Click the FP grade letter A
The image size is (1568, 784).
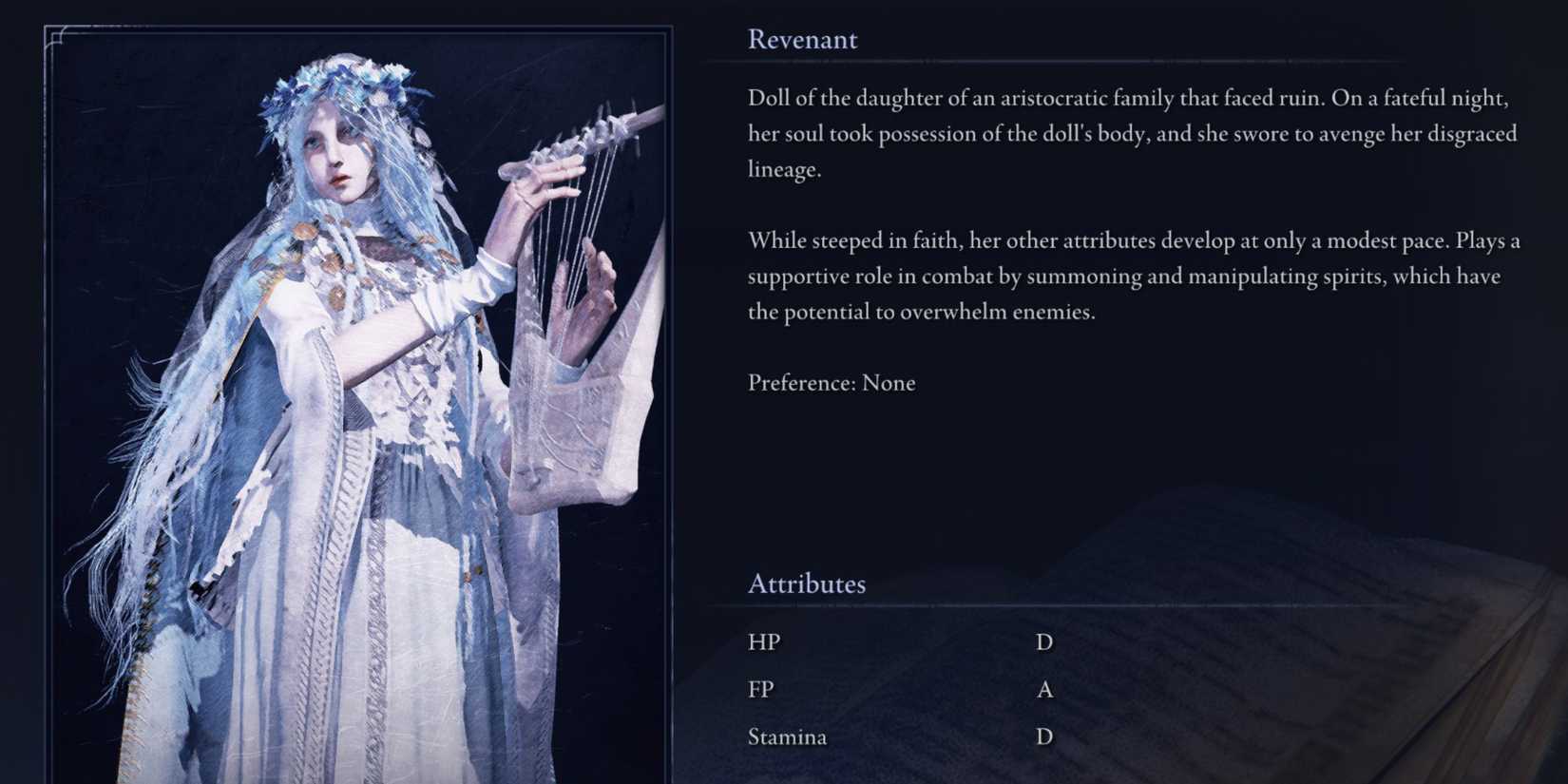tap(1045, 690)
